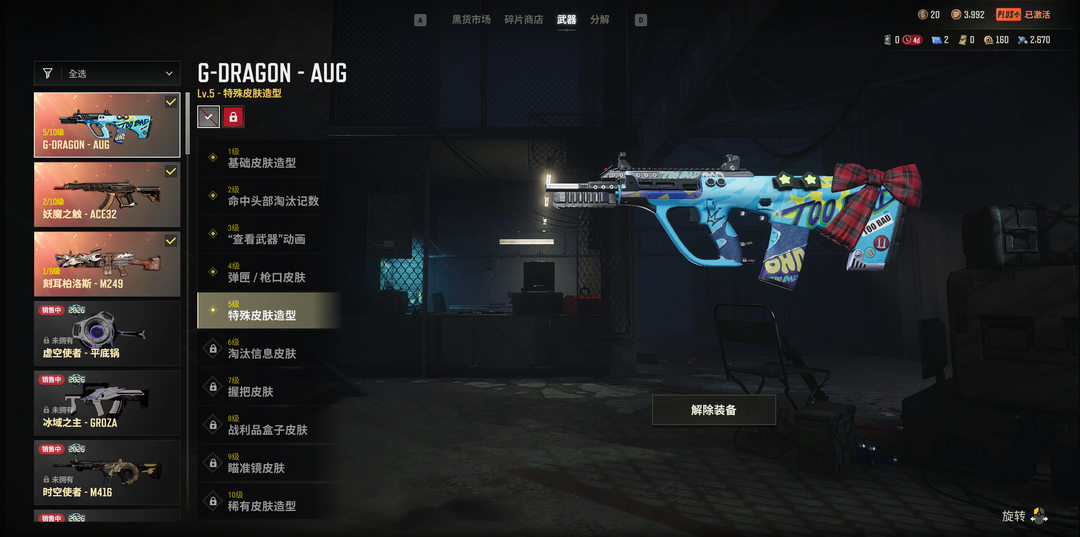Screen dimensions: 1080x537
Task: Pick the 刻耳柏洛斯 - M249 skin
Action: pyautogui.click(x=107, y=264)
